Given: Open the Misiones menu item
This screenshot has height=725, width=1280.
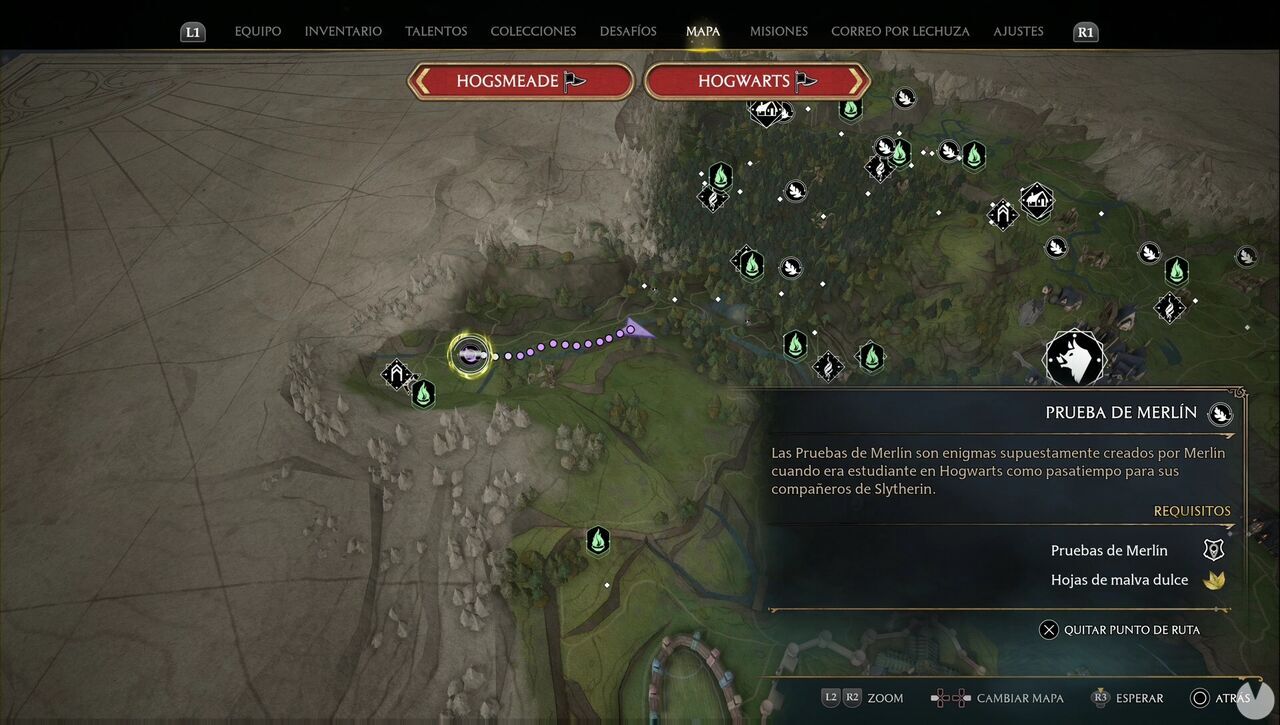Looking at the screenshot, I should (x=778, y=31).
